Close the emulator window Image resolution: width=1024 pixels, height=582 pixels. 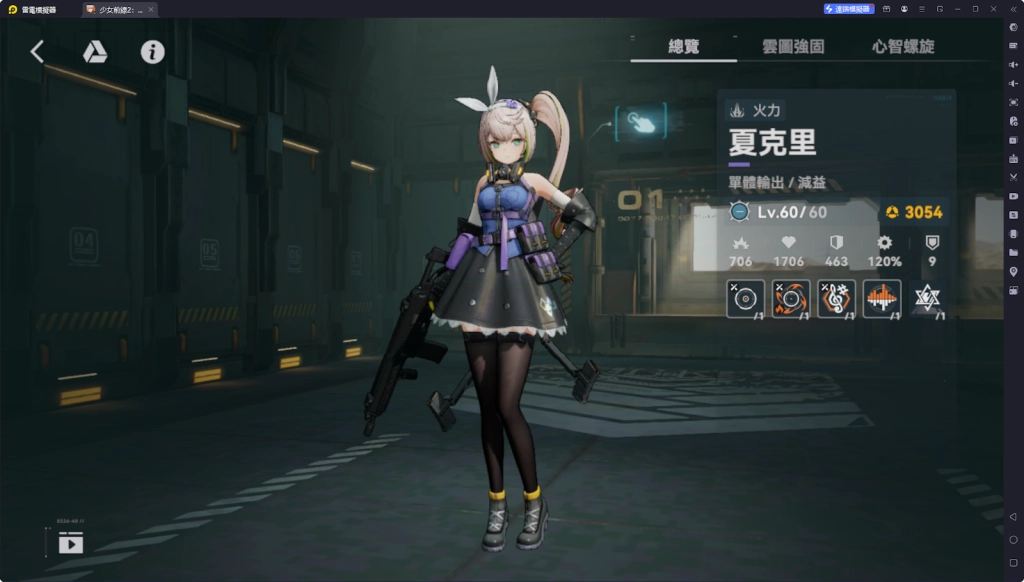pos(992,9)
